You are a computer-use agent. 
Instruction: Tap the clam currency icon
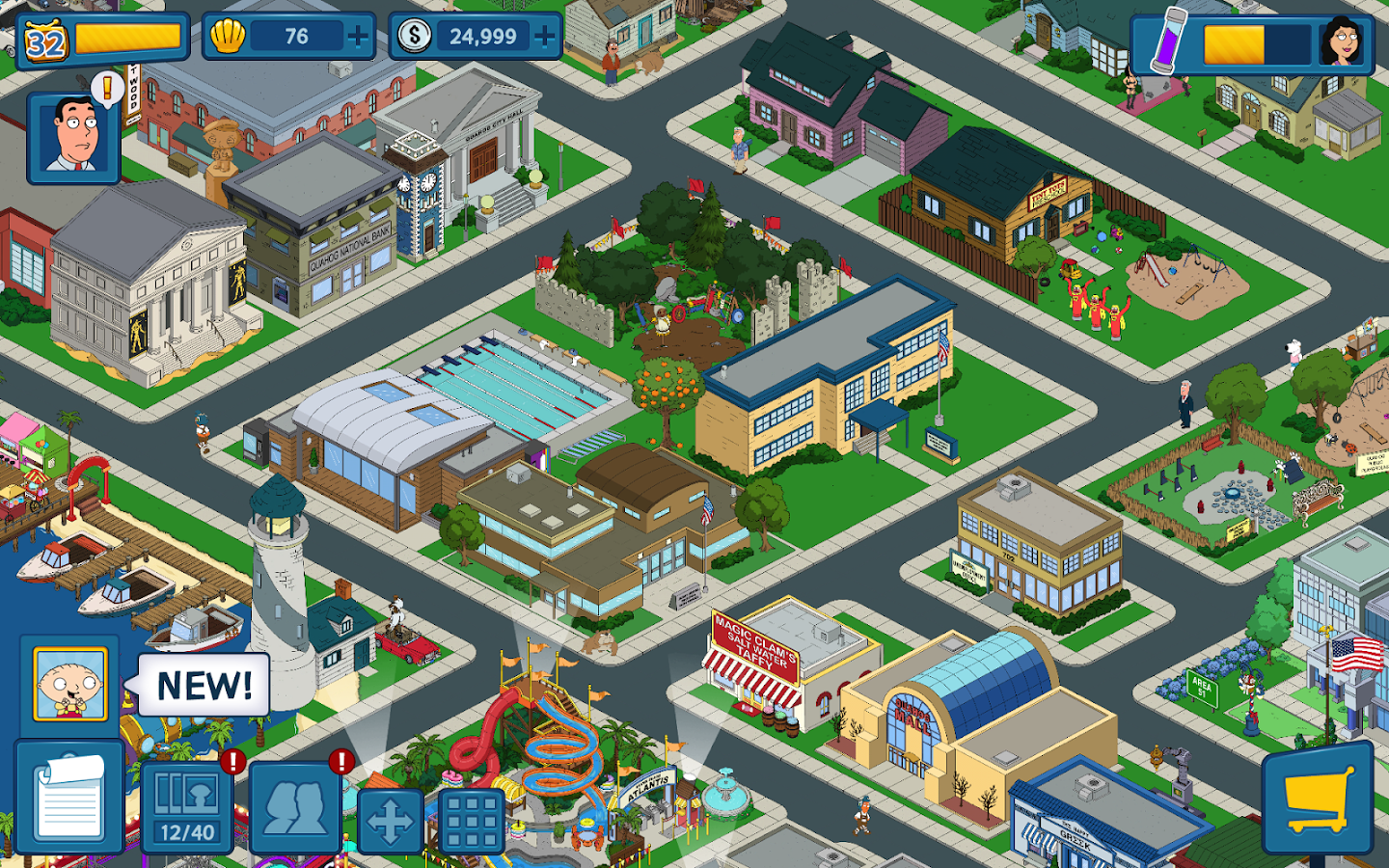[x=229, y=37]
